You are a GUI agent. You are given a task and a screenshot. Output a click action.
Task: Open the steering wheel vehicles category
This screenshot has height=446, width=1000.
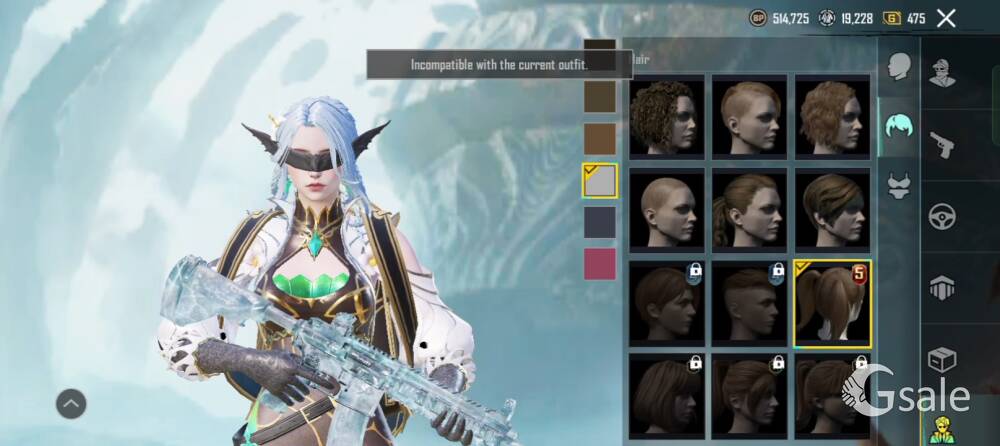943,216
